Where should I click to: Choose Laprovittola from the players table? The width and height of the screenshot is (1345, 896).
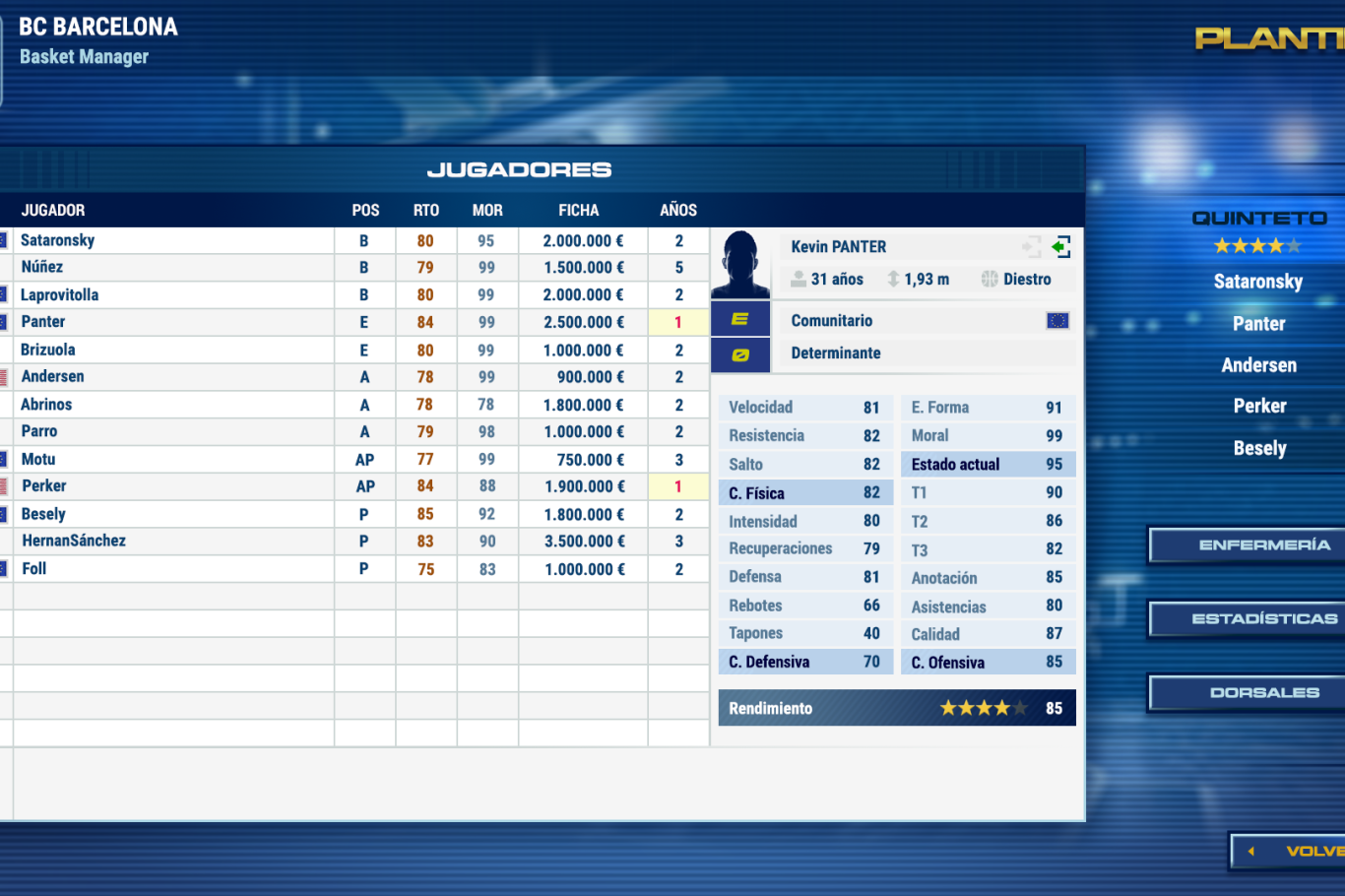[60, 294]
